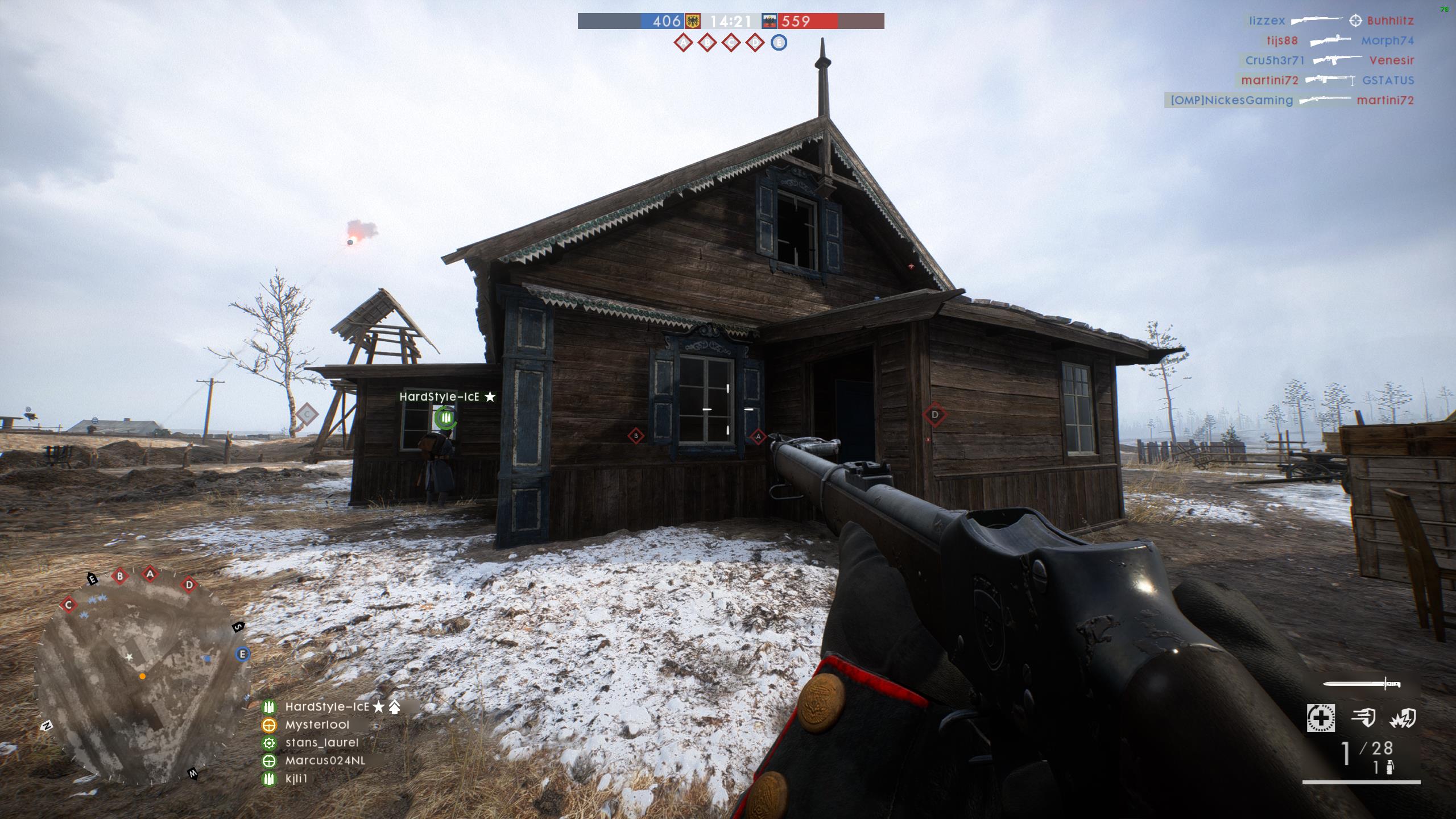Click the Russian eagle team emblem
The height and width of the screenshot is (819, 1456).
pyautogui.click(x=770, y=22)
